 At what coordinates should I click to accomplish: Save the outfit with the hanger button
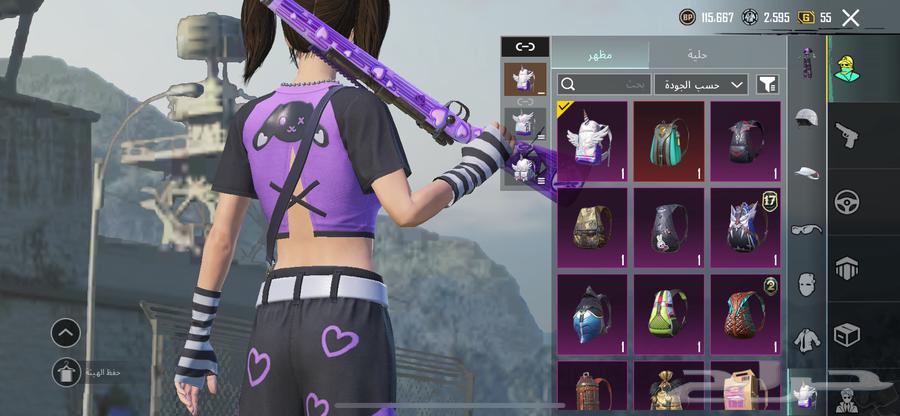point(66,371)
